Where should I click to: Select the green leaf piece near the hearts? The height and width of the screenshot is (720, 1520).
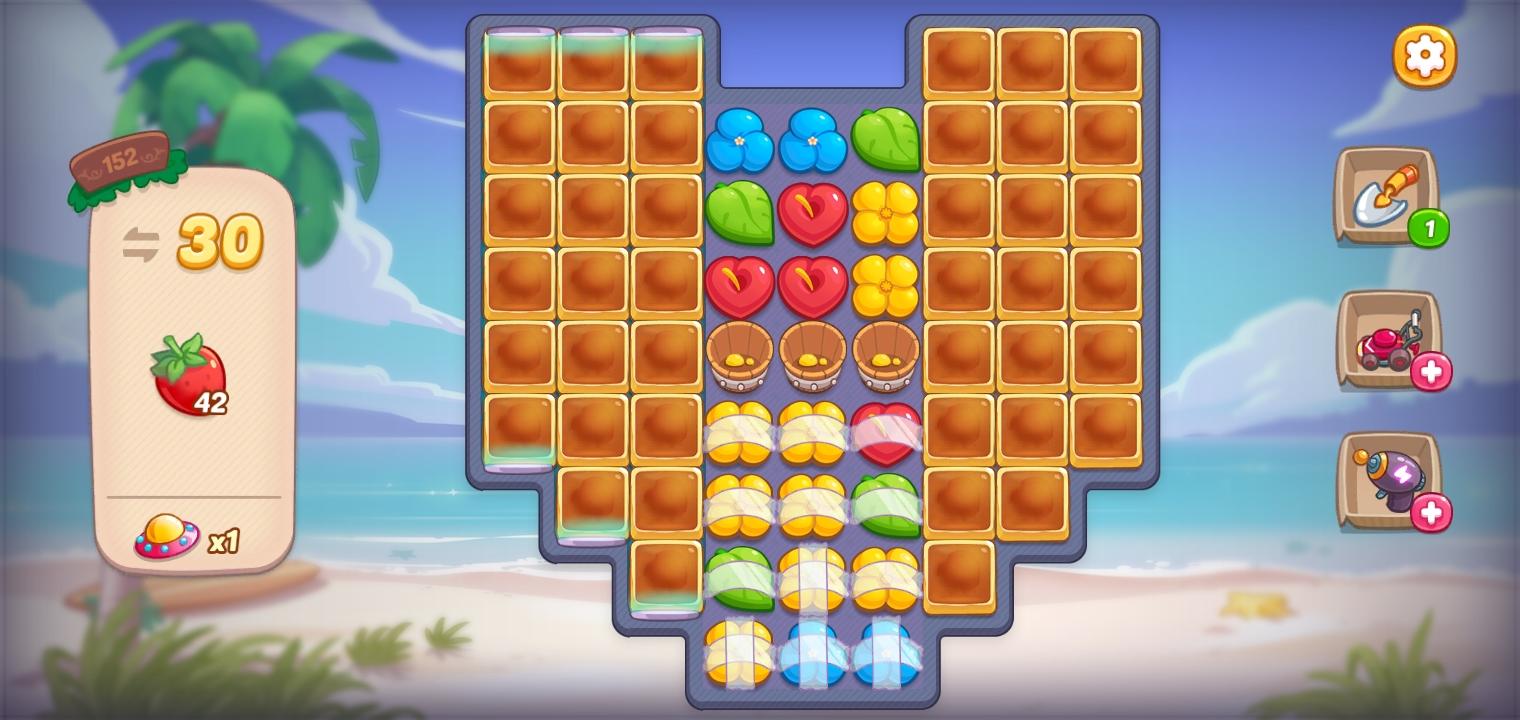tap(741, 215)
